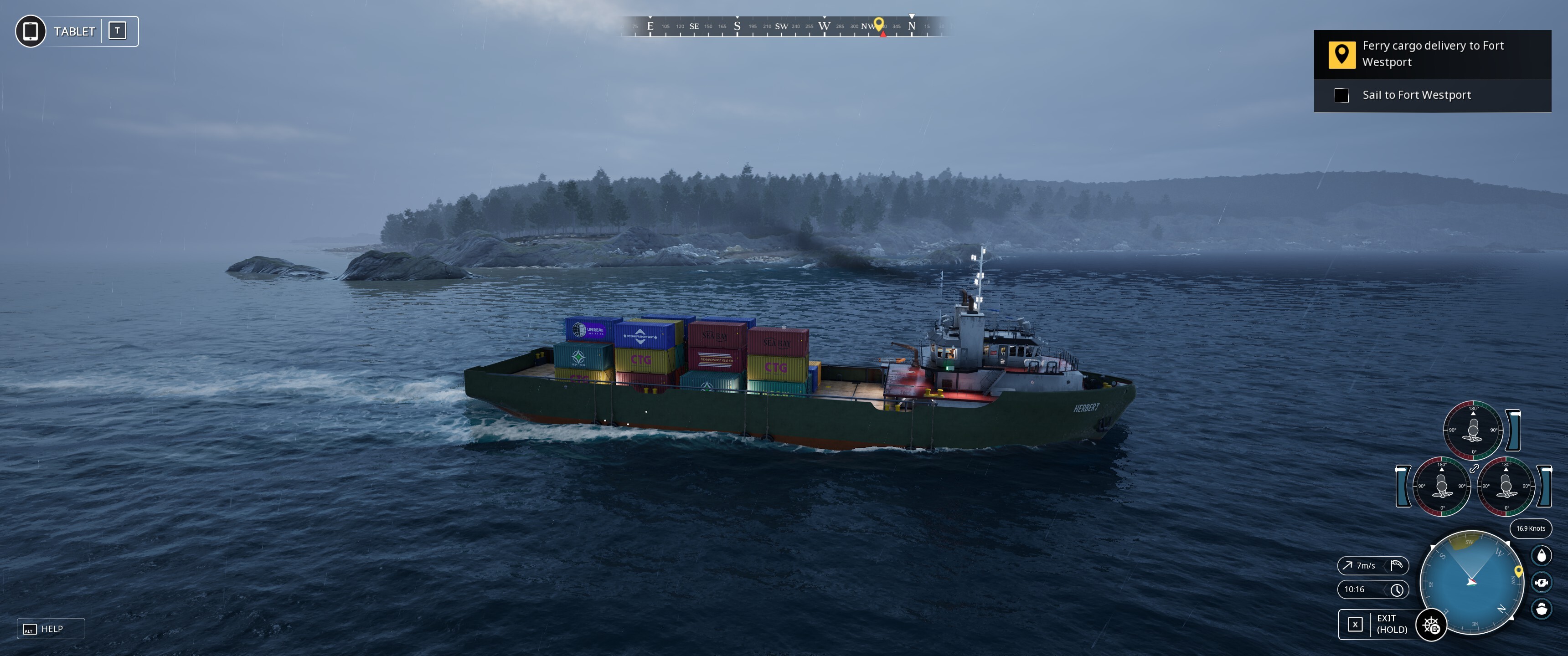
Task: Expand the clock time indicator
Action: click(1372, 589)
